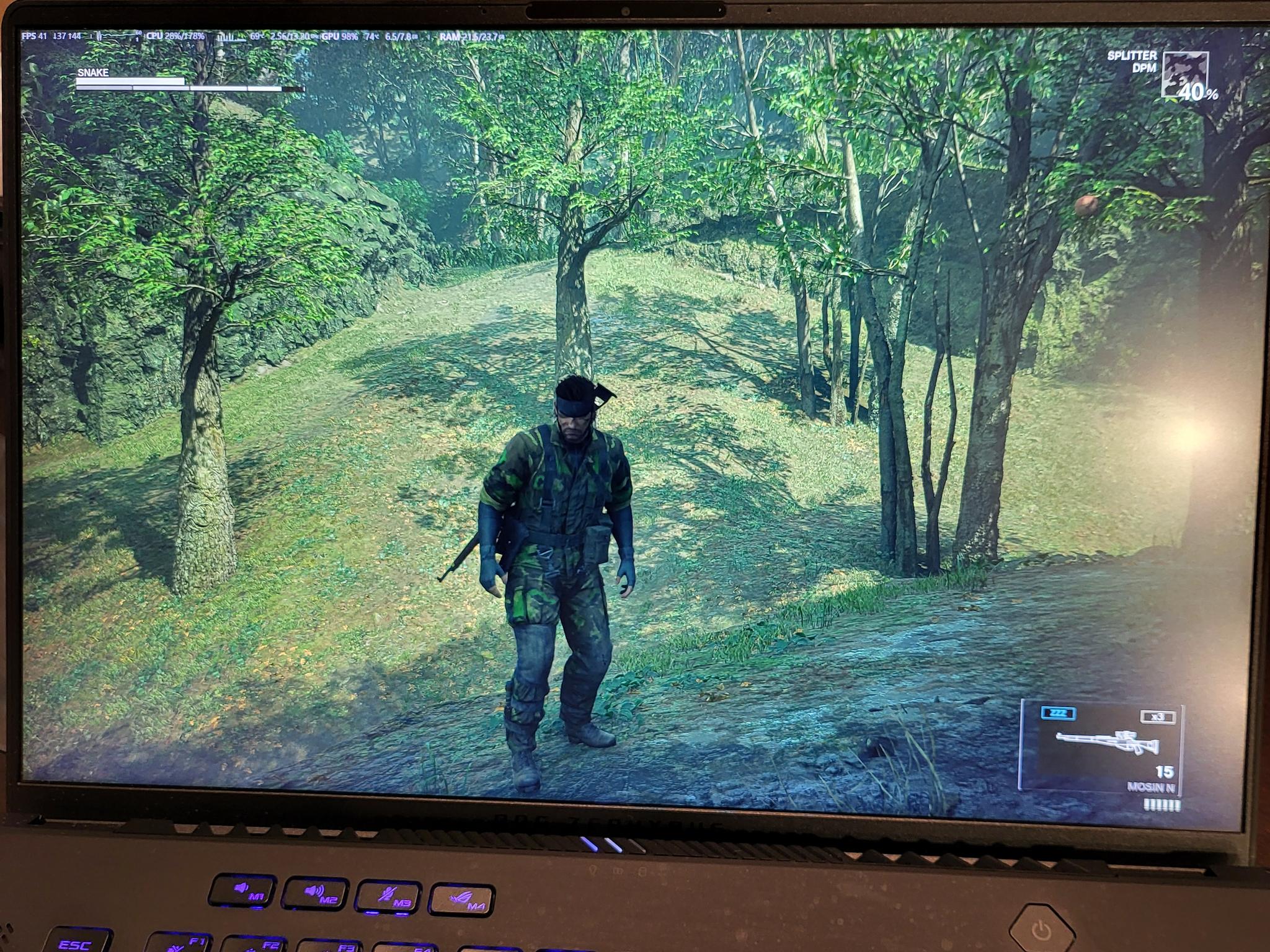The image size is (1270, 952).
Task: Open the Splitter DPM camouflage icon
Action: (1184, 75)
